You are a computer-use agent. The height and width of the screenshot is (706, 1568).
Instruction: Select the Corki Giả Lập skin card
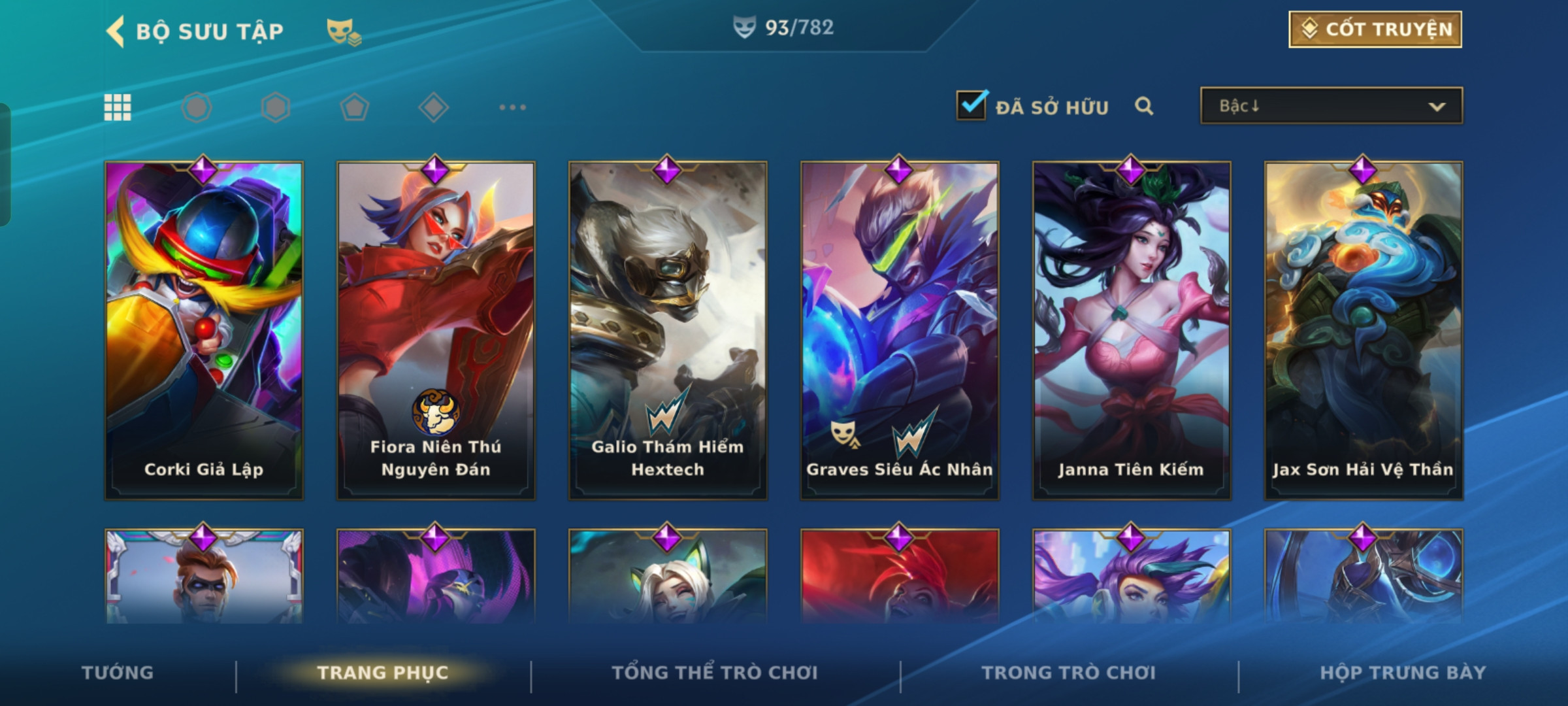tap(204, 330)
